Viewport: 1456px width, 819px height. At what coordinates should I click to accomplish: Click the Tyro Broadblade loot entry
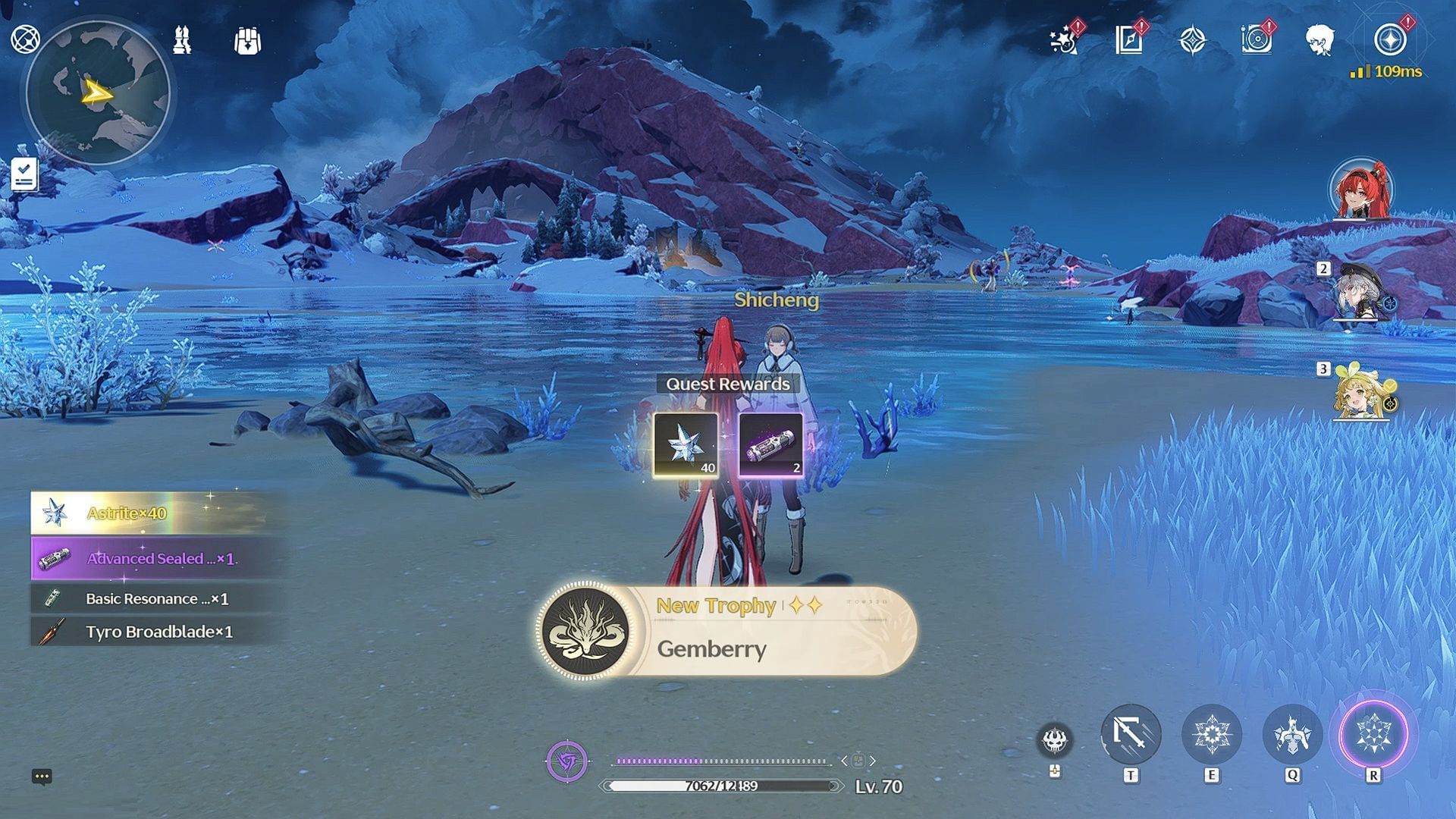pos(158,632)
